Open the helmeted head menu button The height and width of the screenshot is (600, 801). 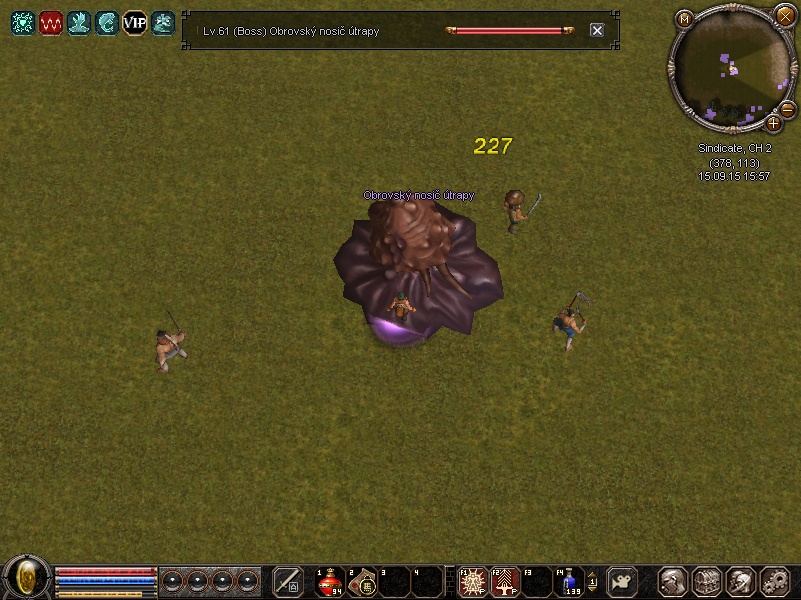741,581
